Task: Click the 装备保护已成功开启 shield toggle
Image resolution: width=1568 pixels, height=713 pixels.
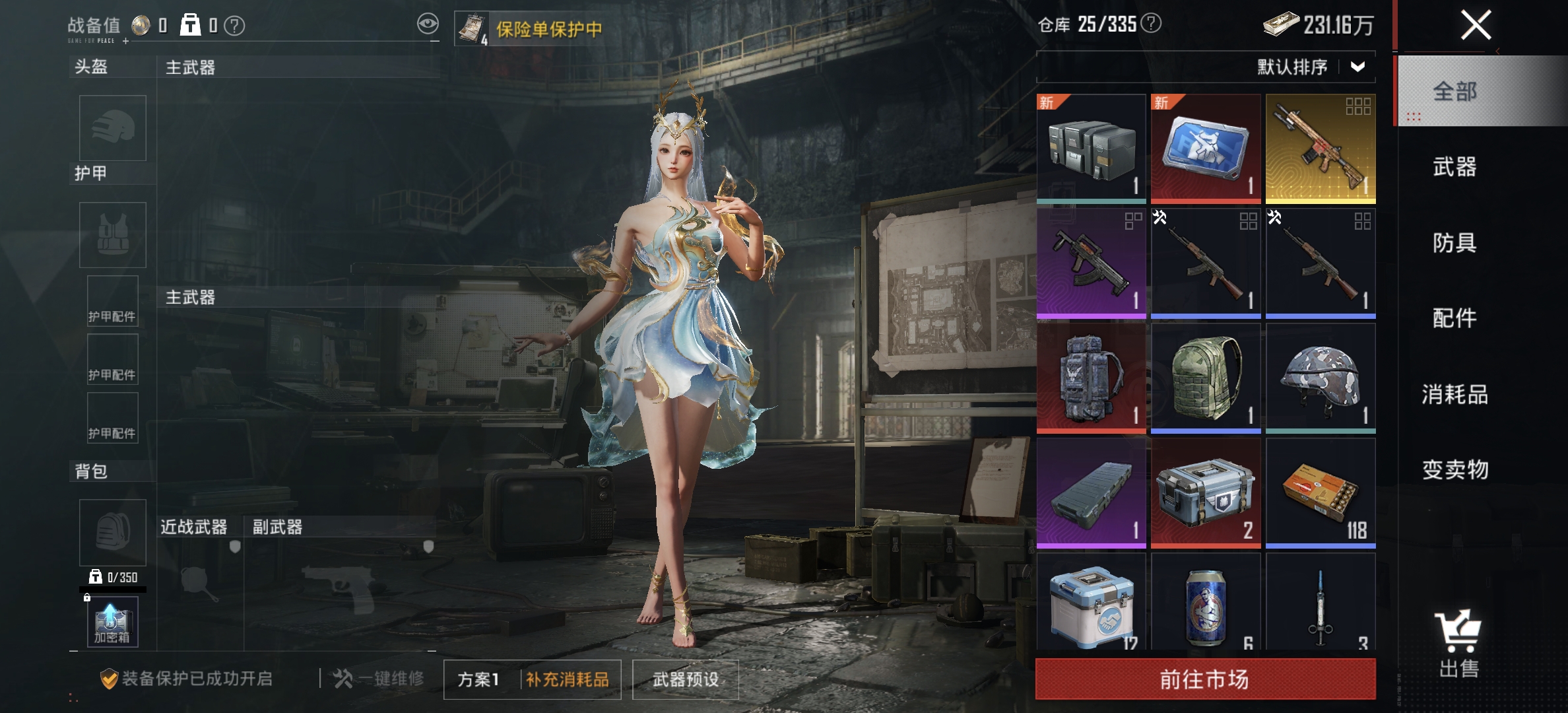Action: click(111, 677)
